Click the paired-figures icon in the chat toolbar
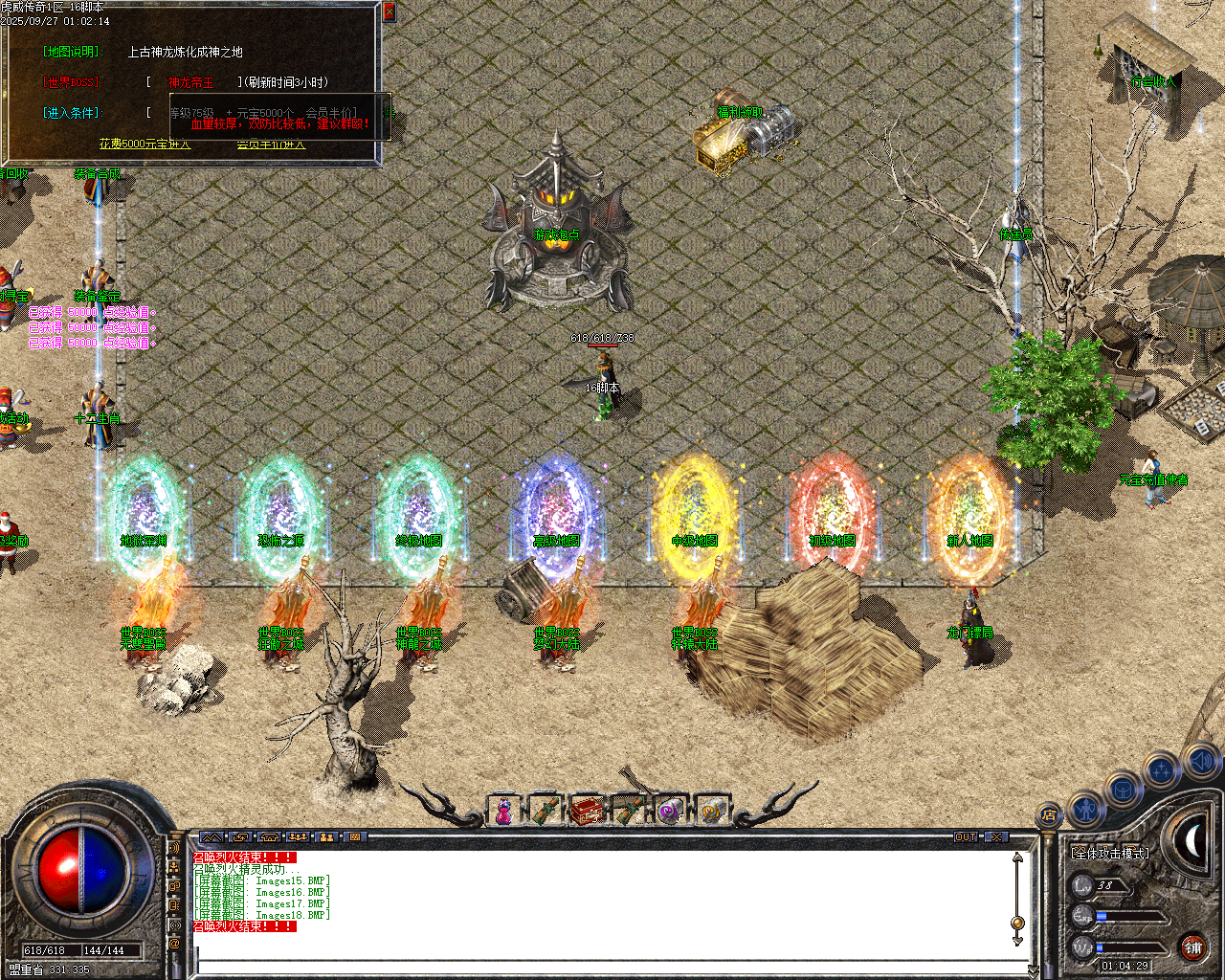 pos(326,837)
